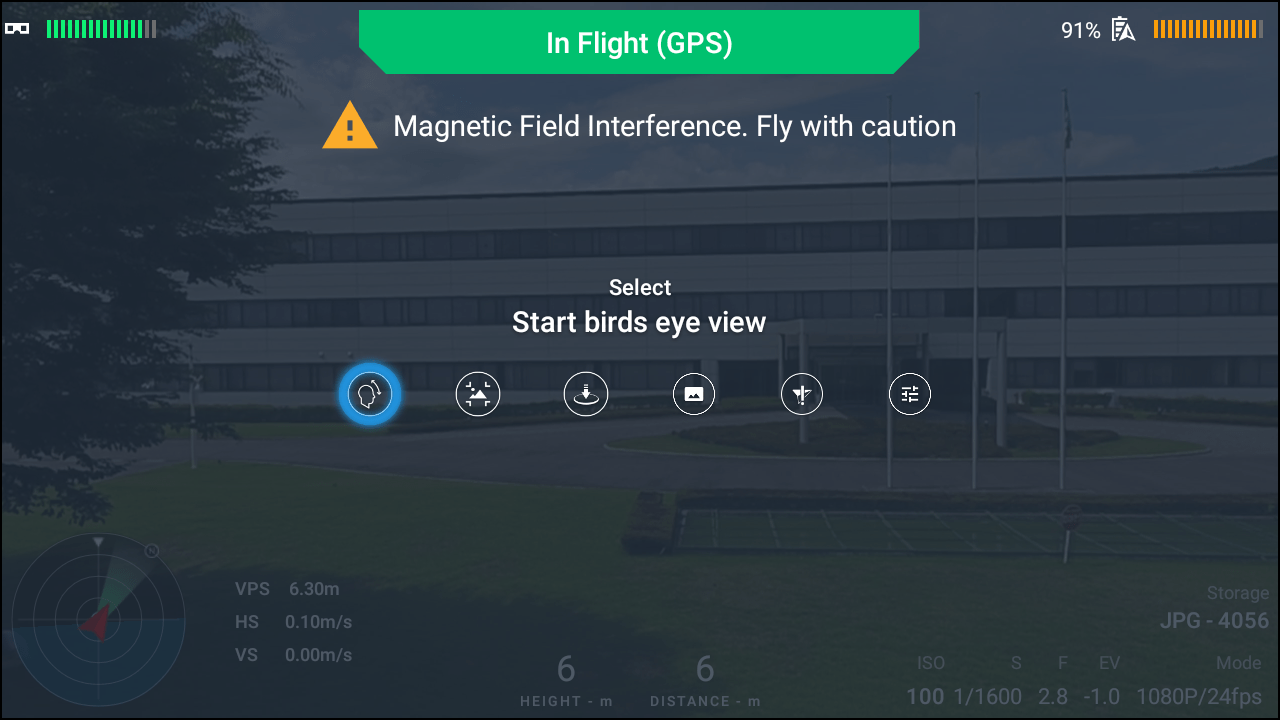Open the picture gallery icon

coord(694,394)
